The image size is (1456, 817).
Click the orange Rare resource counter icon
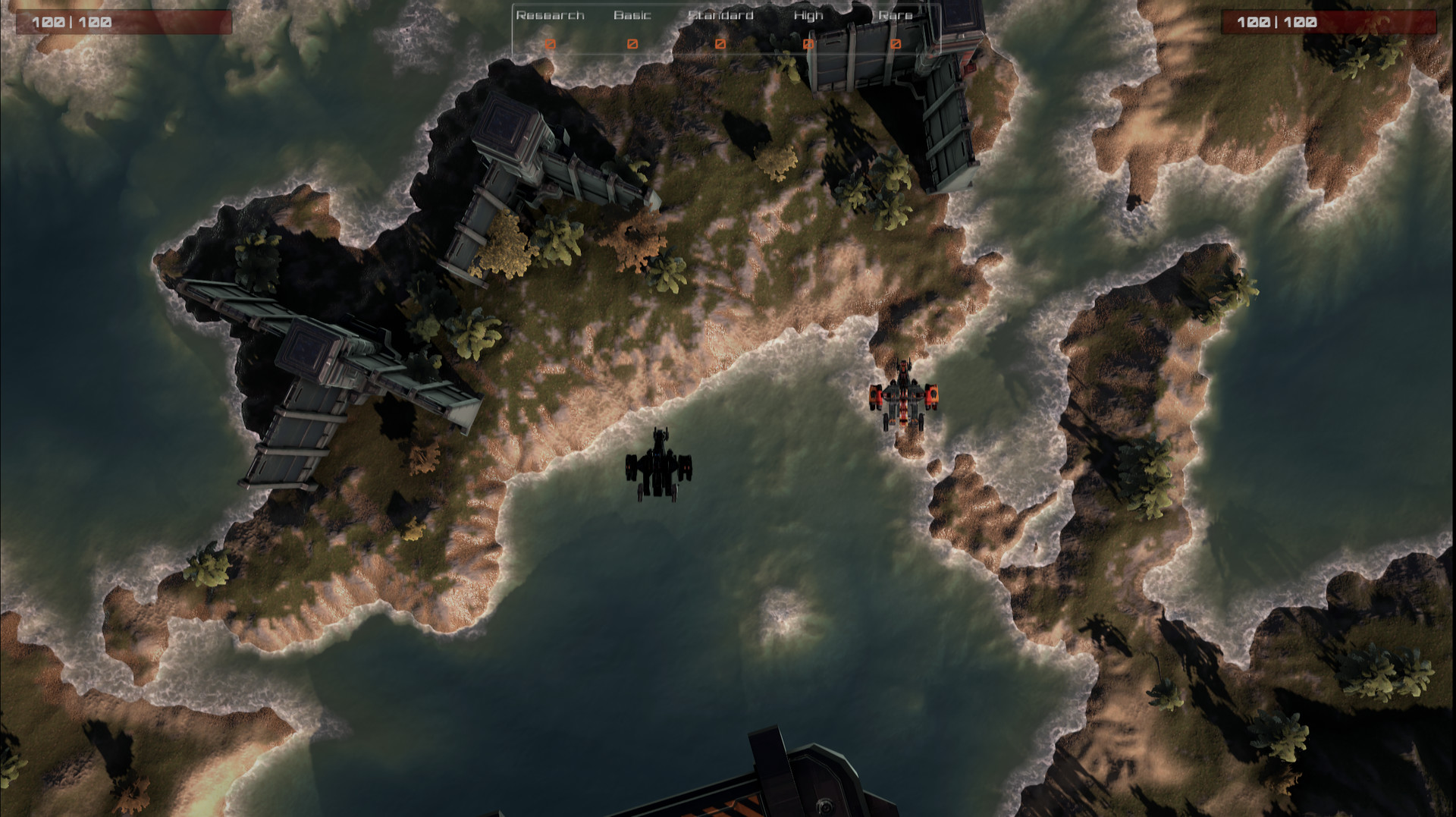pyautogui.click(x=895, y=44)
